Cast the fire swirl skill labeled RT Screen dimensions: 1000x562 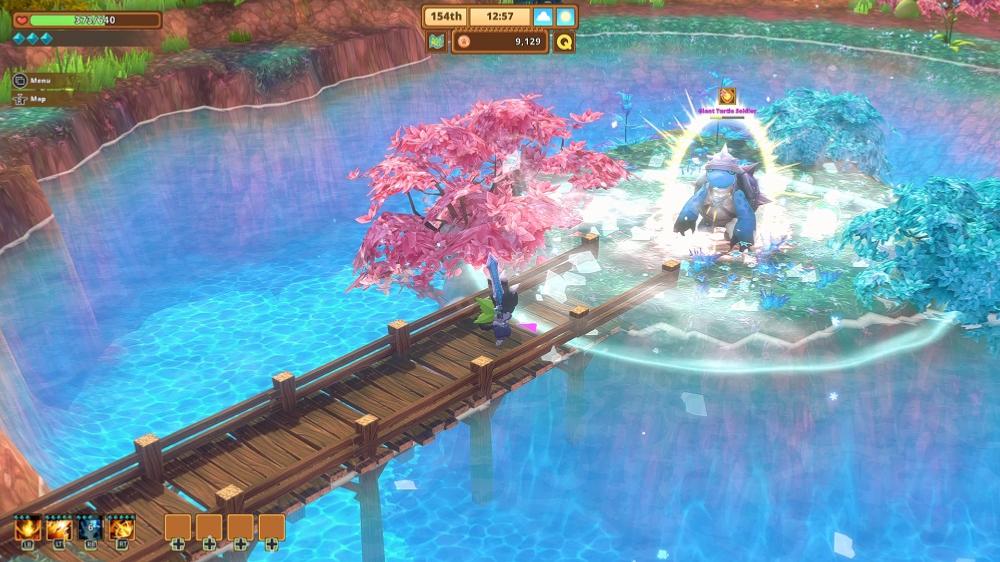(122, 527)
